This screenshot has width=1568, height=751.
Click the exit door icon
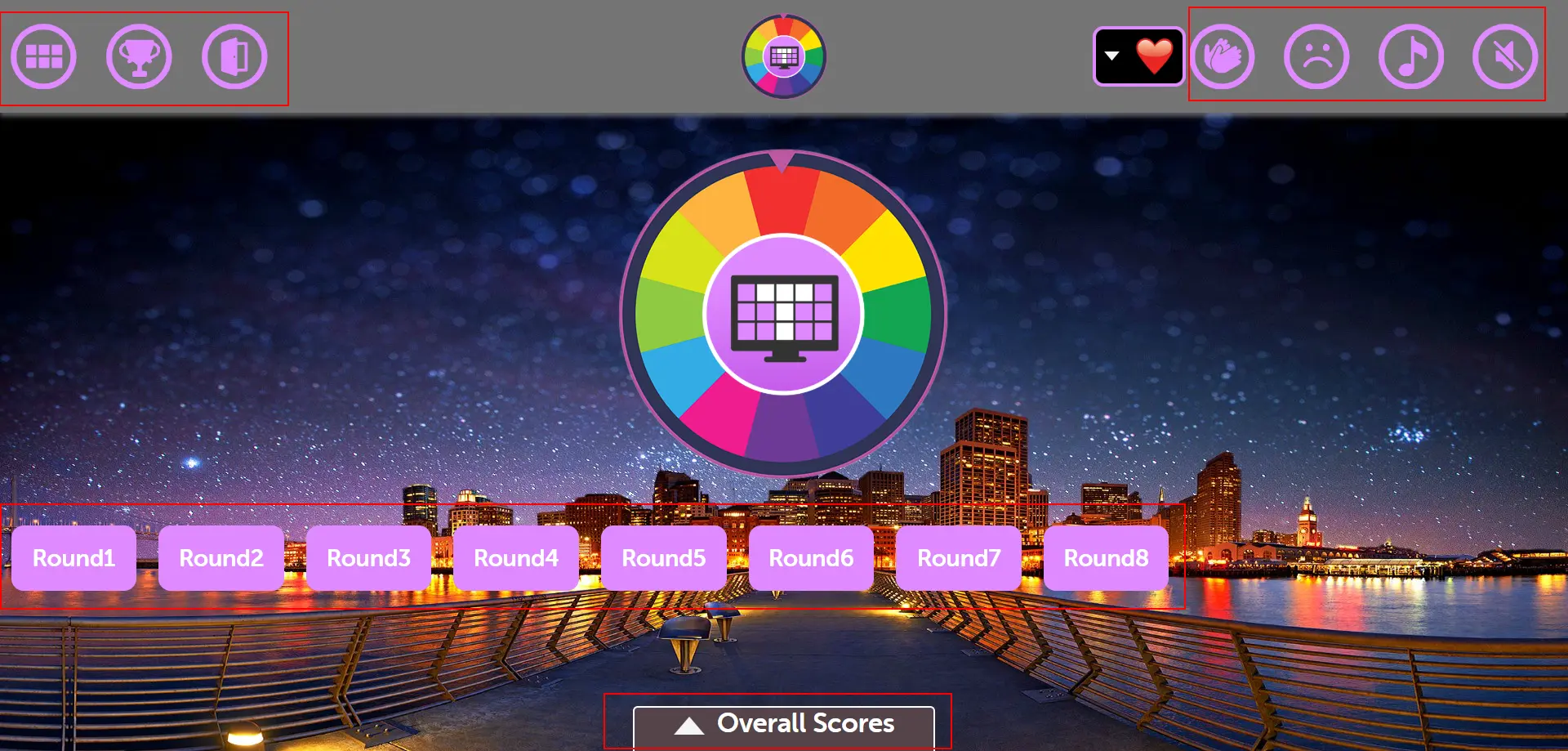point(235,56)
